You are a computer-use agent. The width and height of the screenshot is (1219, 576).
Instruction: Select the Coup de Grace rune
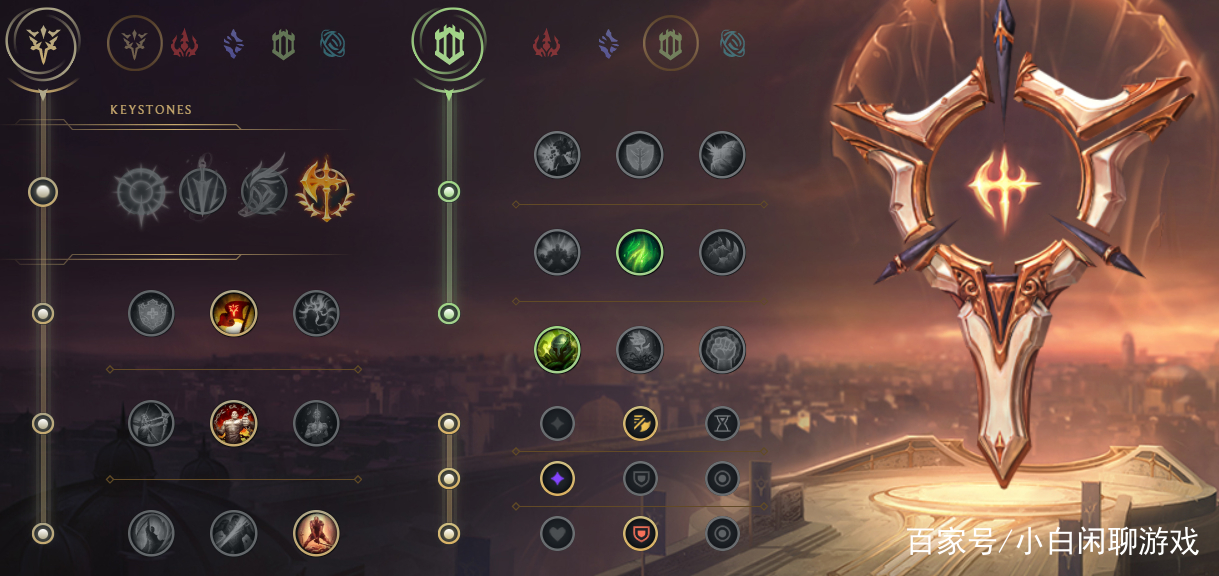click(x=151, y=533)
